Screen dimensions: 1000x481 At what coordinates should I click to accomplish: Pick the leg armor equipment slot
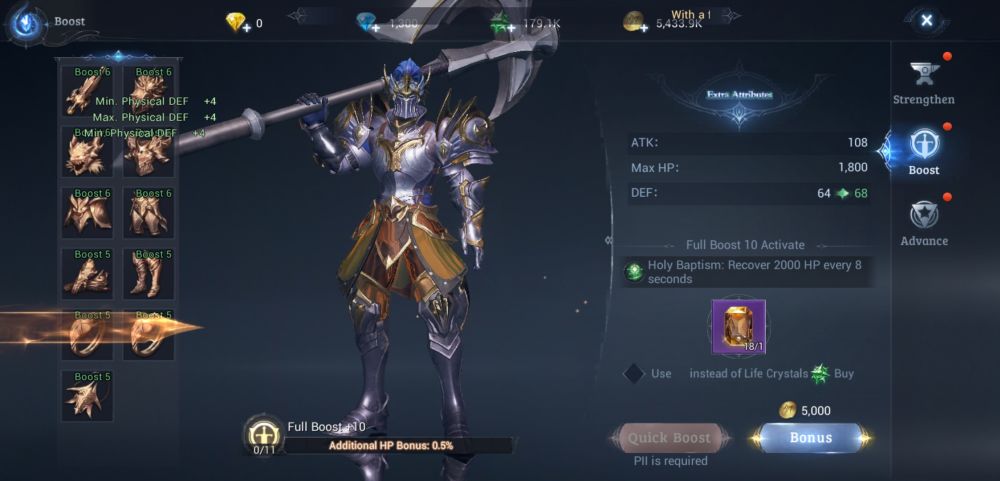pyautogui.click(x=148, y=212)
